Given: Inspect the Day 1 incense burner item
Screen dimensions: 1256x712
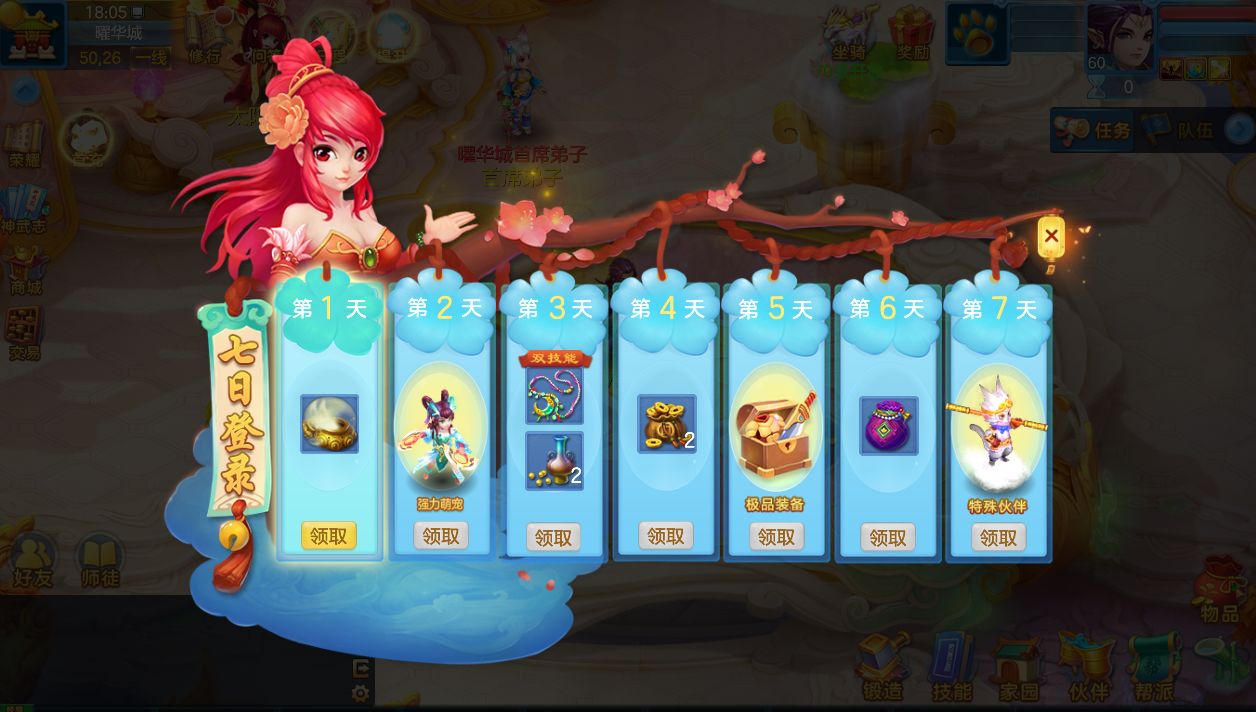Looking at the screenshot, I should [x=329, y=424].
